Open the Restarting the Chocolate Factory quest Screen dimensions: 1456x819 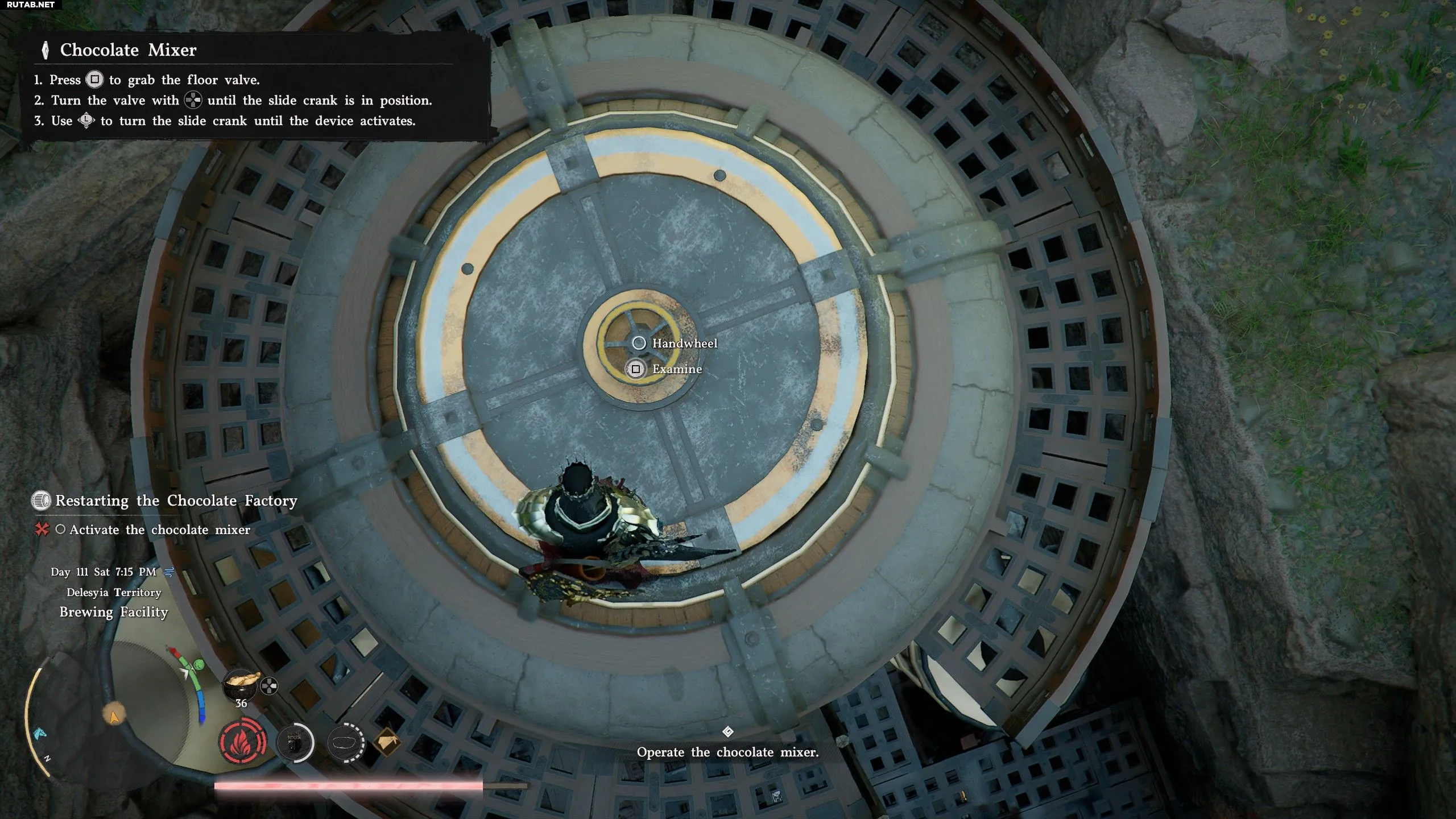(176, 501)
